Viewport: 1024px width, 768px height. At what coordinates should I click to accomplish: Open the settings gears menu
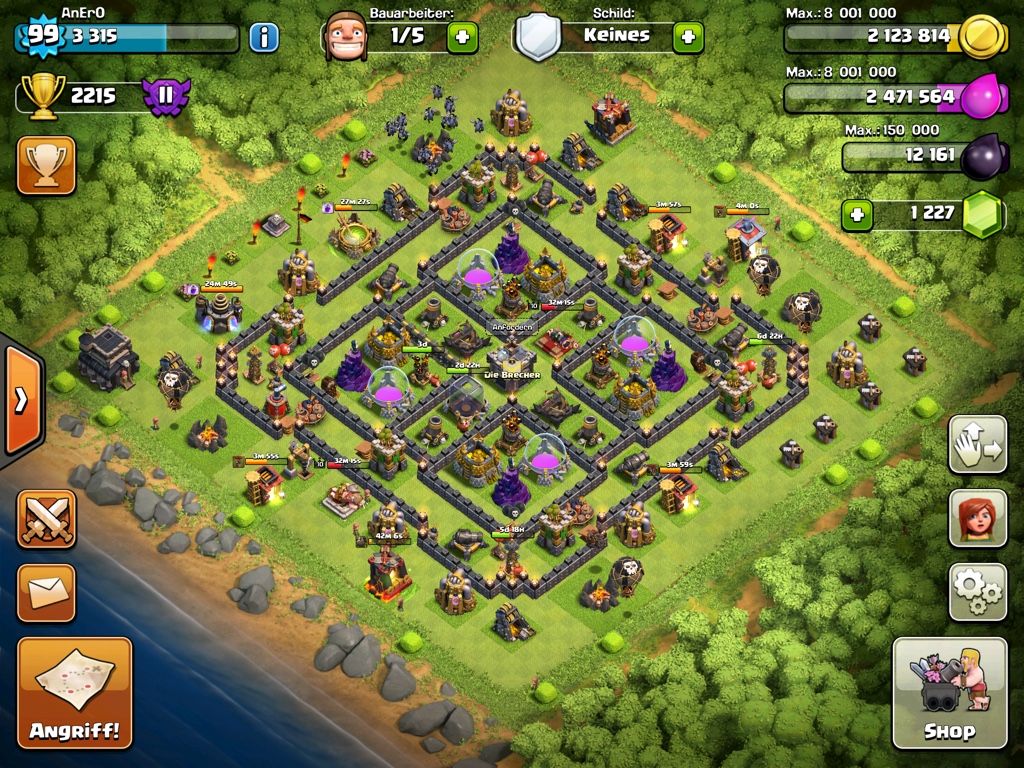point(977,592)
